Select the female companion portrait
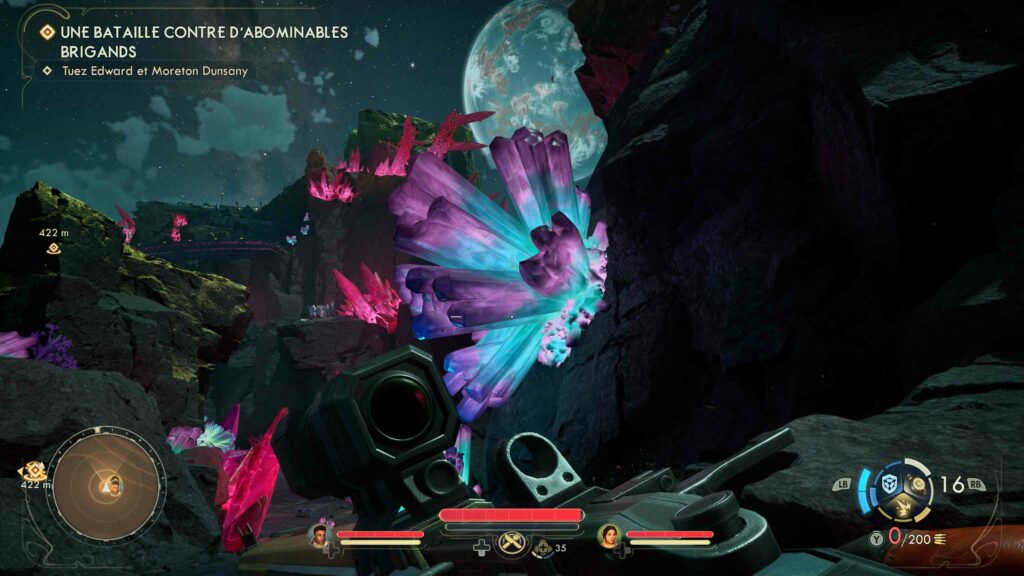This screenshot has height=576, width=1024. click(x=607, y=535)
